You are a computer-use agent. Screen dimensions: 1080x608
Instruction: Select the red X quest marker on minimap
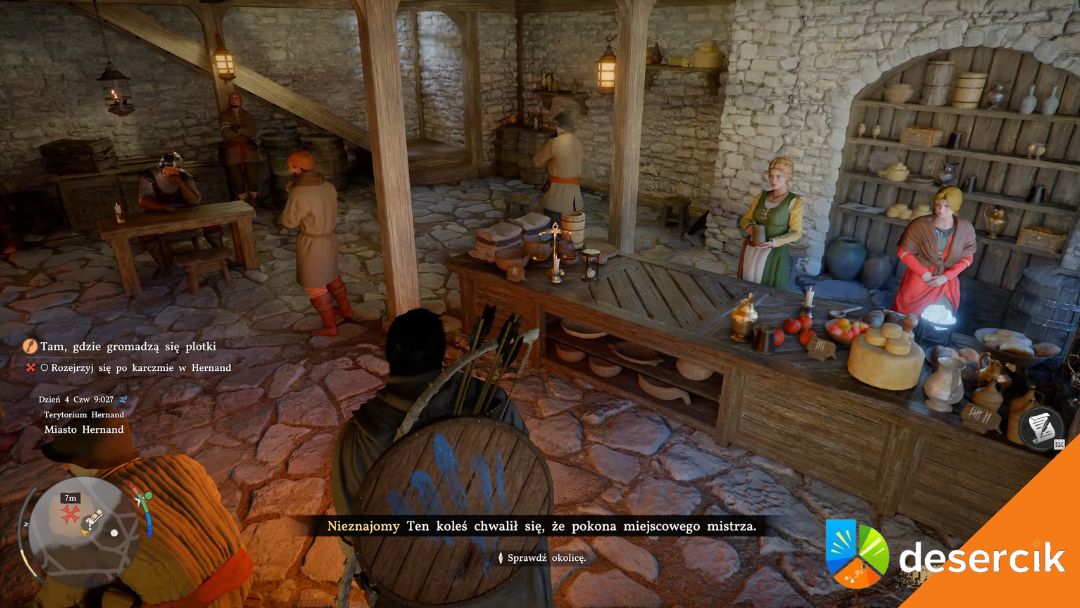tap(72, 516)
